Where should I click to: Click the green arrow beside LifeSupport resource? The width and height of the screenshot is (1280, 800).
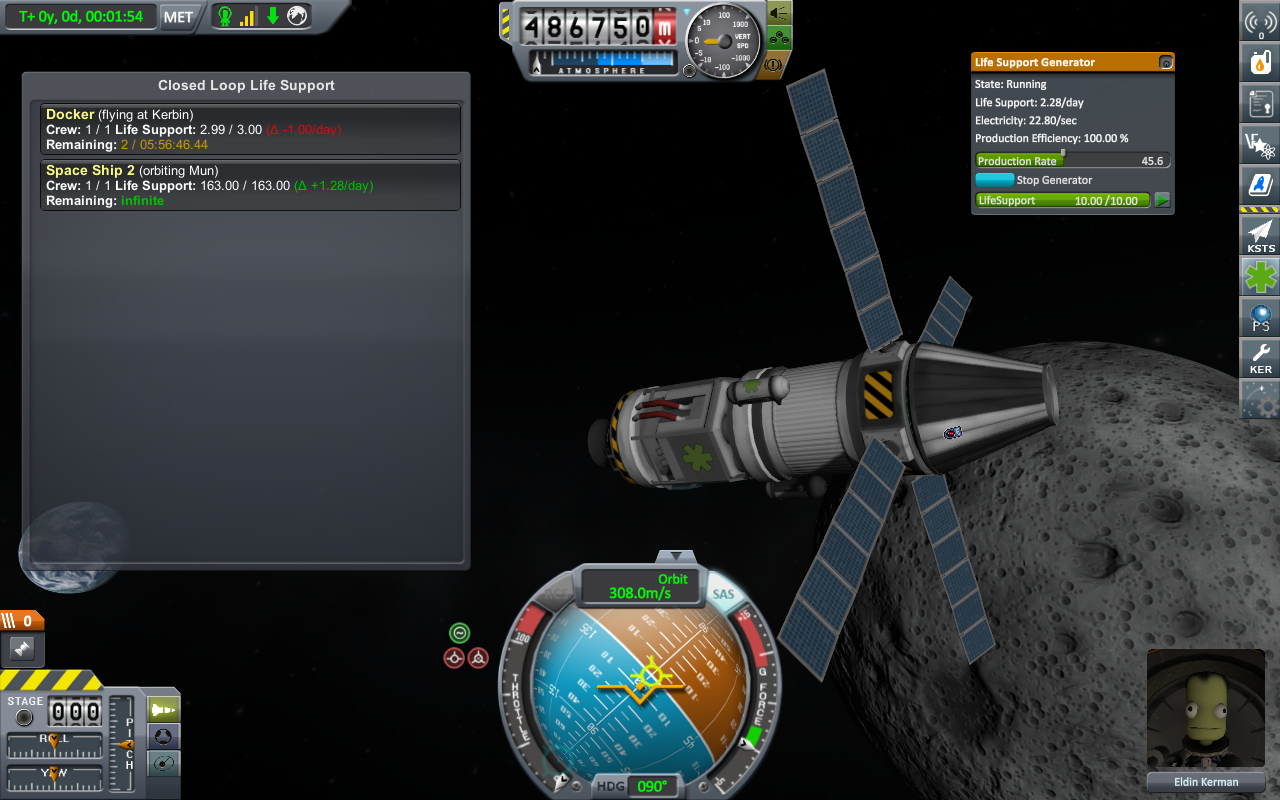coord(1162,200)
